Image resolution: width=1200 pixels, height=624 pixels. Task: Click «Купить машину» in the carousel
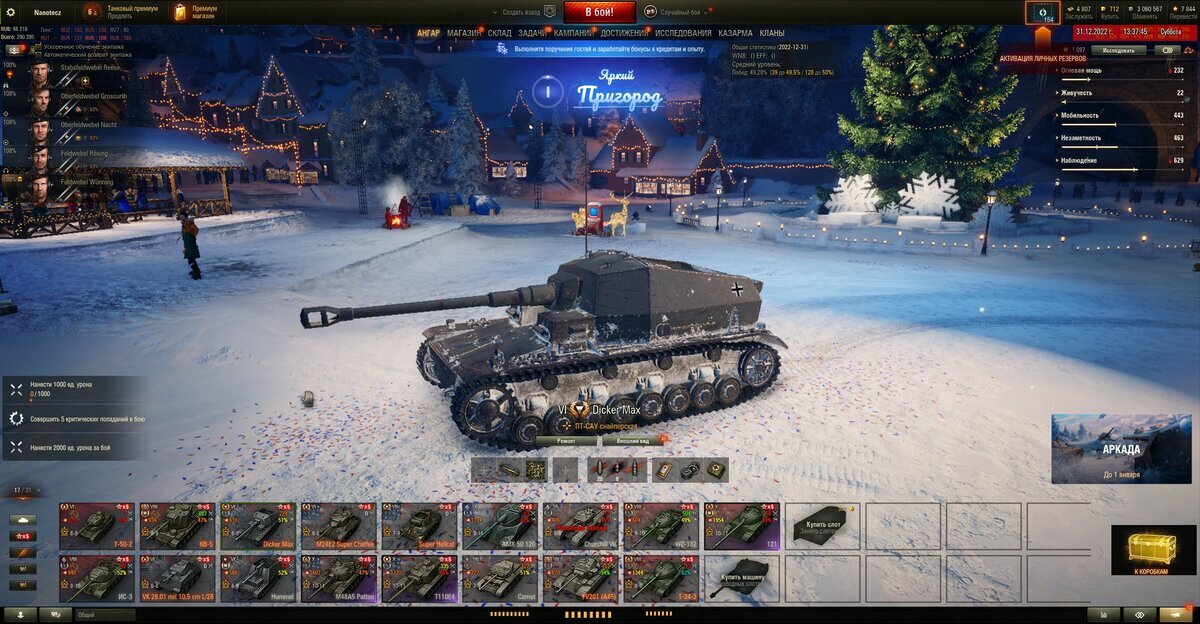point(742,578)
